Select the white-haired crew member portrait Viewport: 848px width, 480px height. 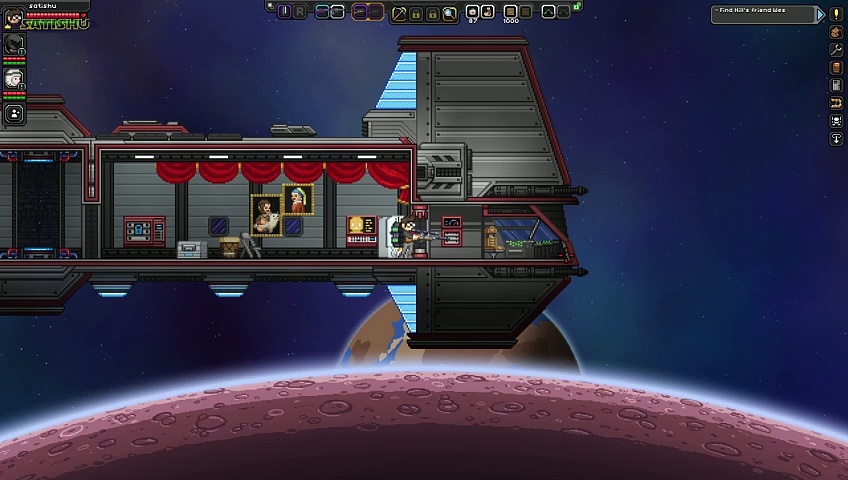[14, 78]
